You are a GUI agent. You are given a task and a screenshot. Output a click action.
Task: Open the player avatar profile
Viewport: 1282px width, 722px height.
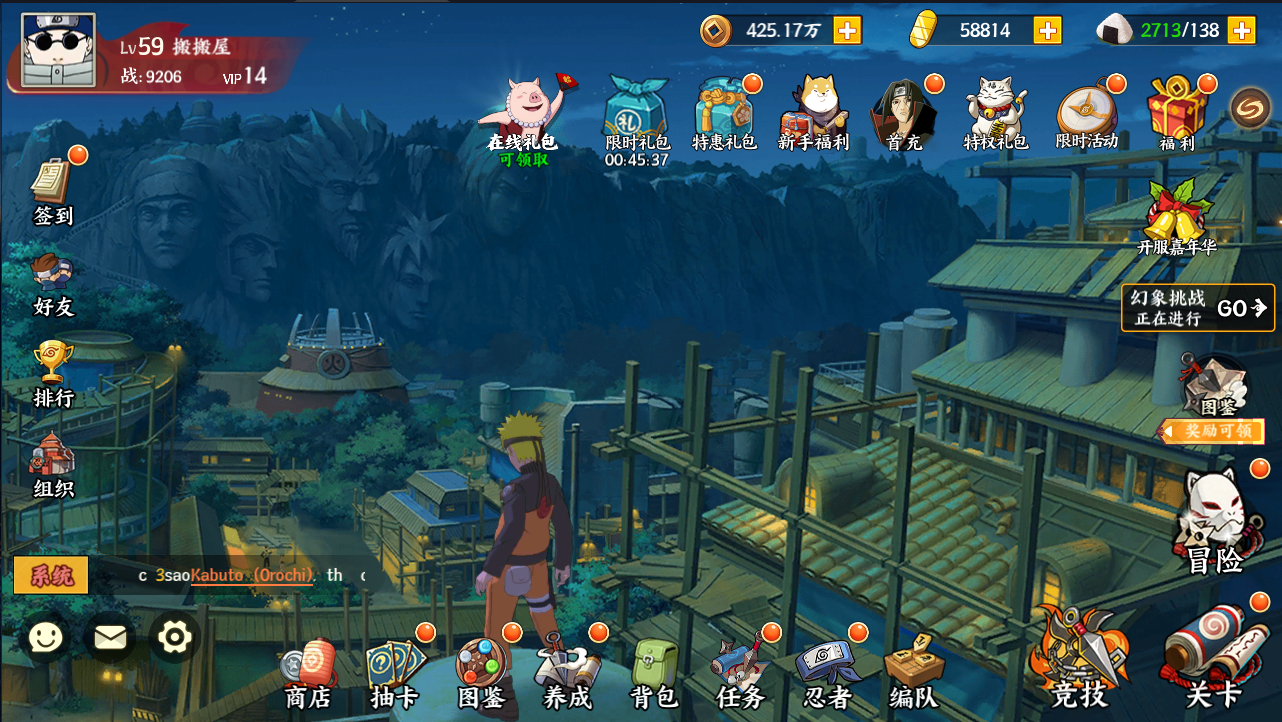pyautogui.click(x=58, y=49)
